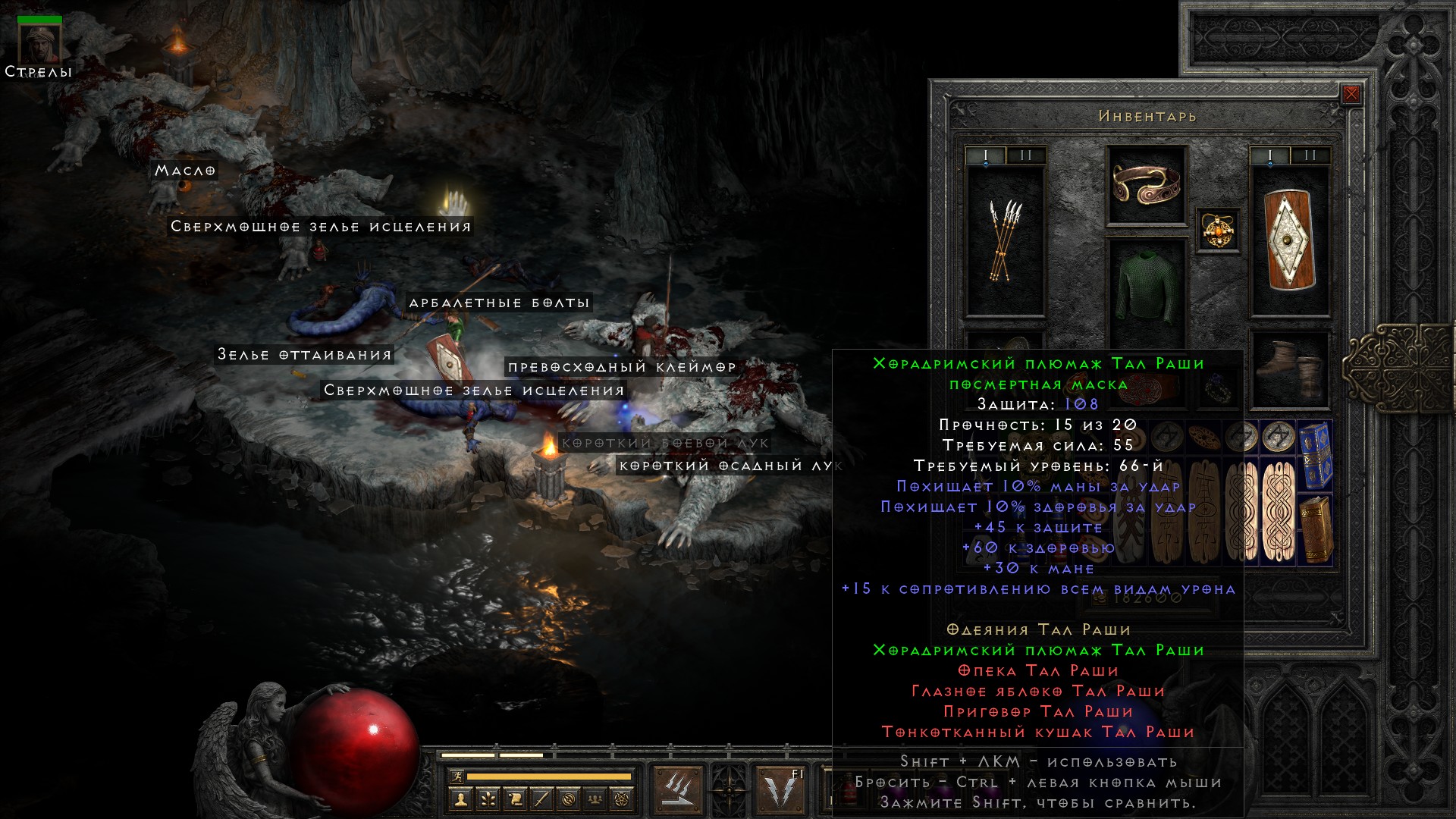
Task: Close the inventory panel
Action: [1351, 95]
